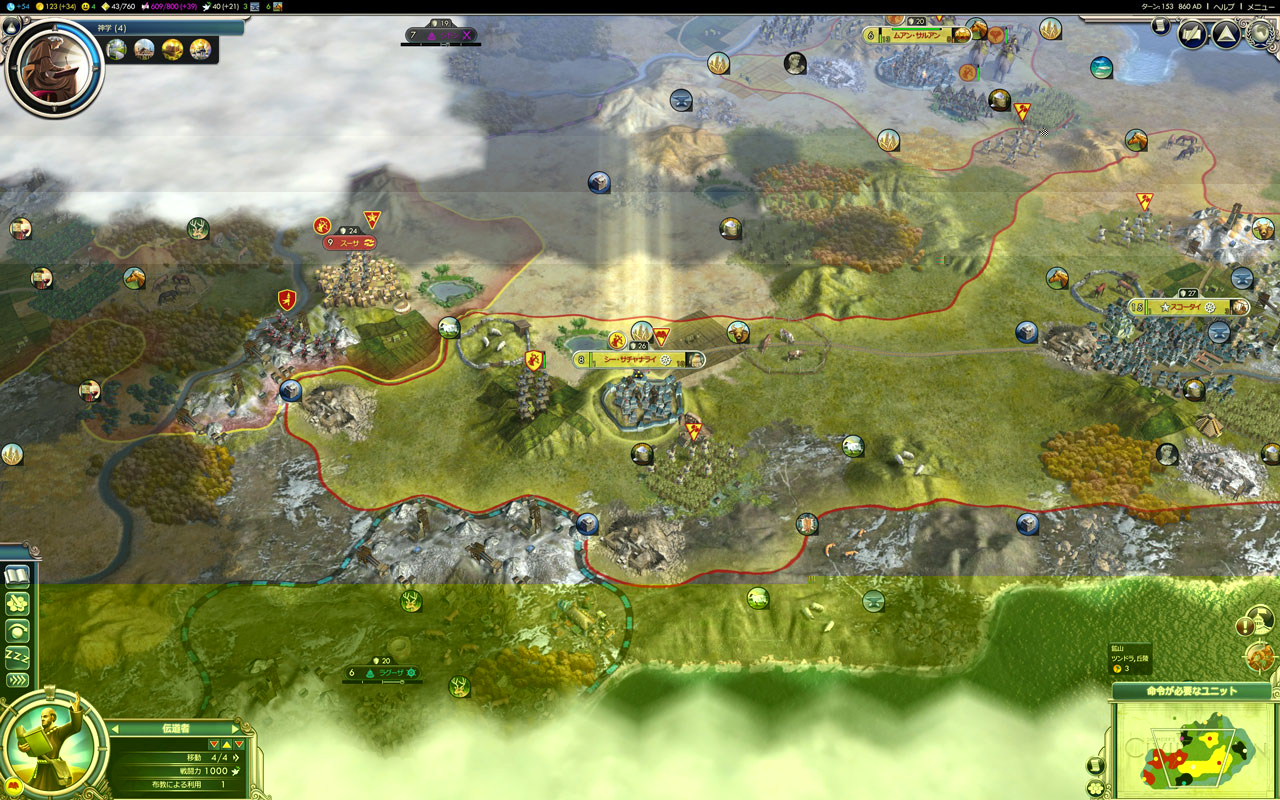Put the missionary to sleep with Zzz icon
Screen dimensions: 1280x800
[x=17, y=655]
